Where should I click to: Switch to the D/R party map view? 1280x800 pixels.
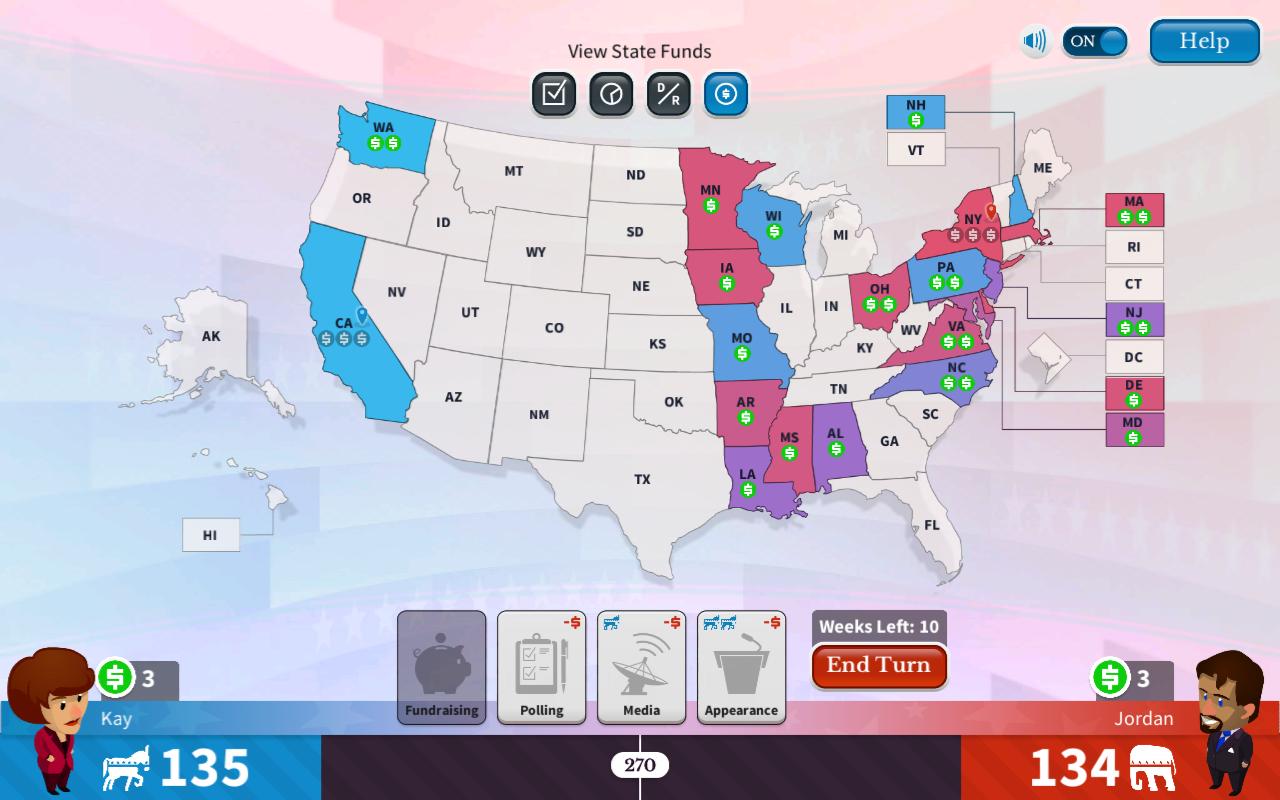(x=668, y=95)
